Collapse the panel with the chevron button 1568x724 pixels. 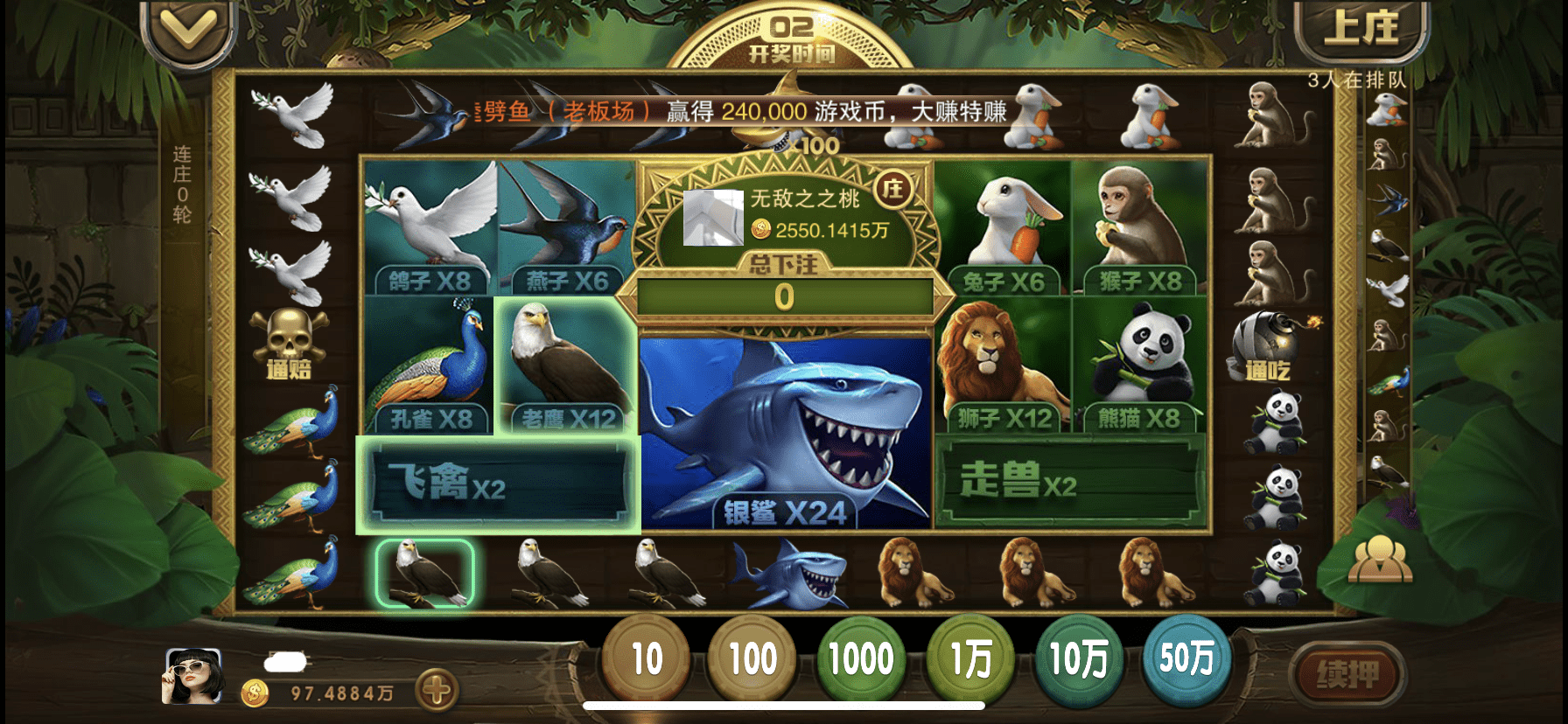188,31
